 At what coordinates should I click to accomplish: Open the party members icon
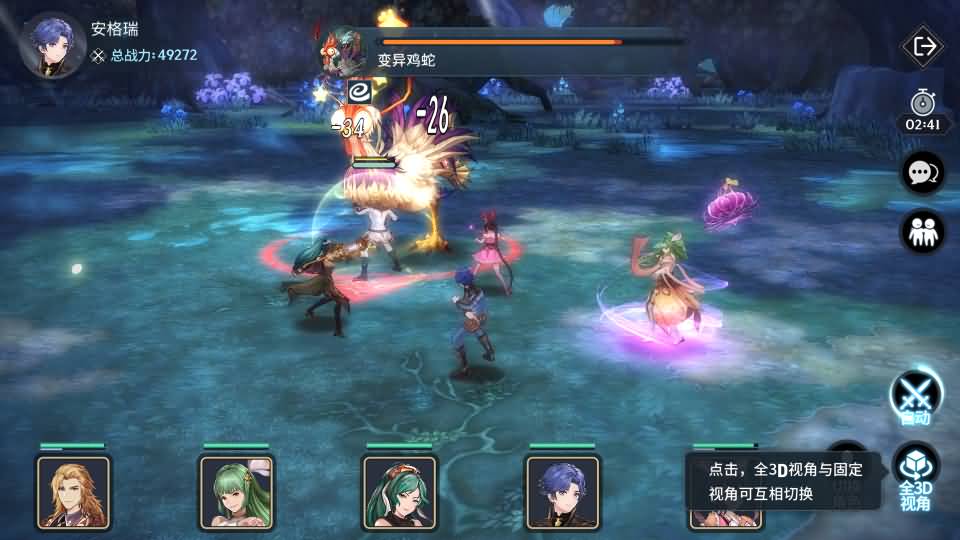click(x=922, y=232)
